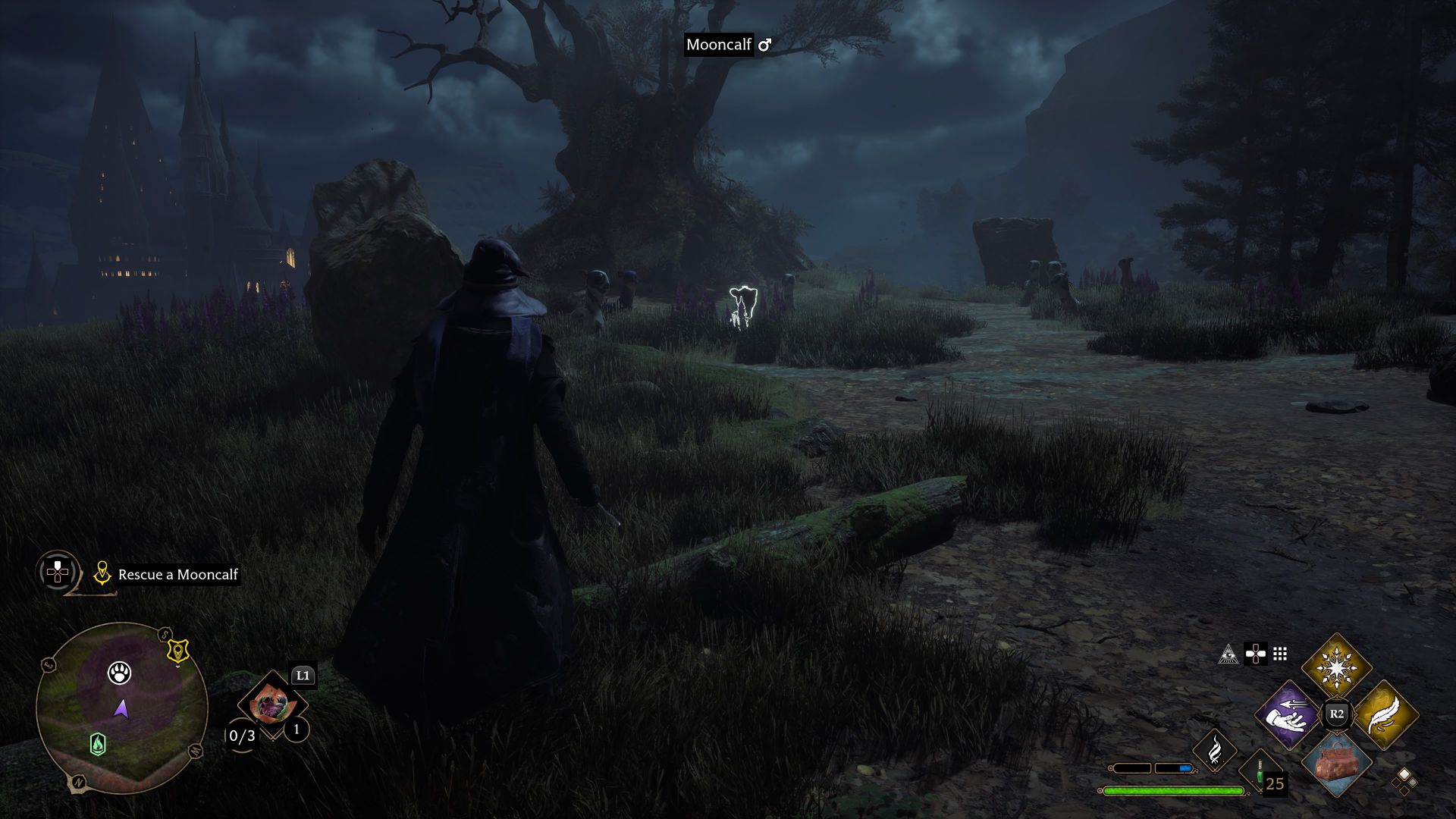Image resolution: width=1456 pixels, height=819 pixels.
Task: Click the Revelio eye triangle icon
Action: pyautogui.click(x=1228, y=654)
